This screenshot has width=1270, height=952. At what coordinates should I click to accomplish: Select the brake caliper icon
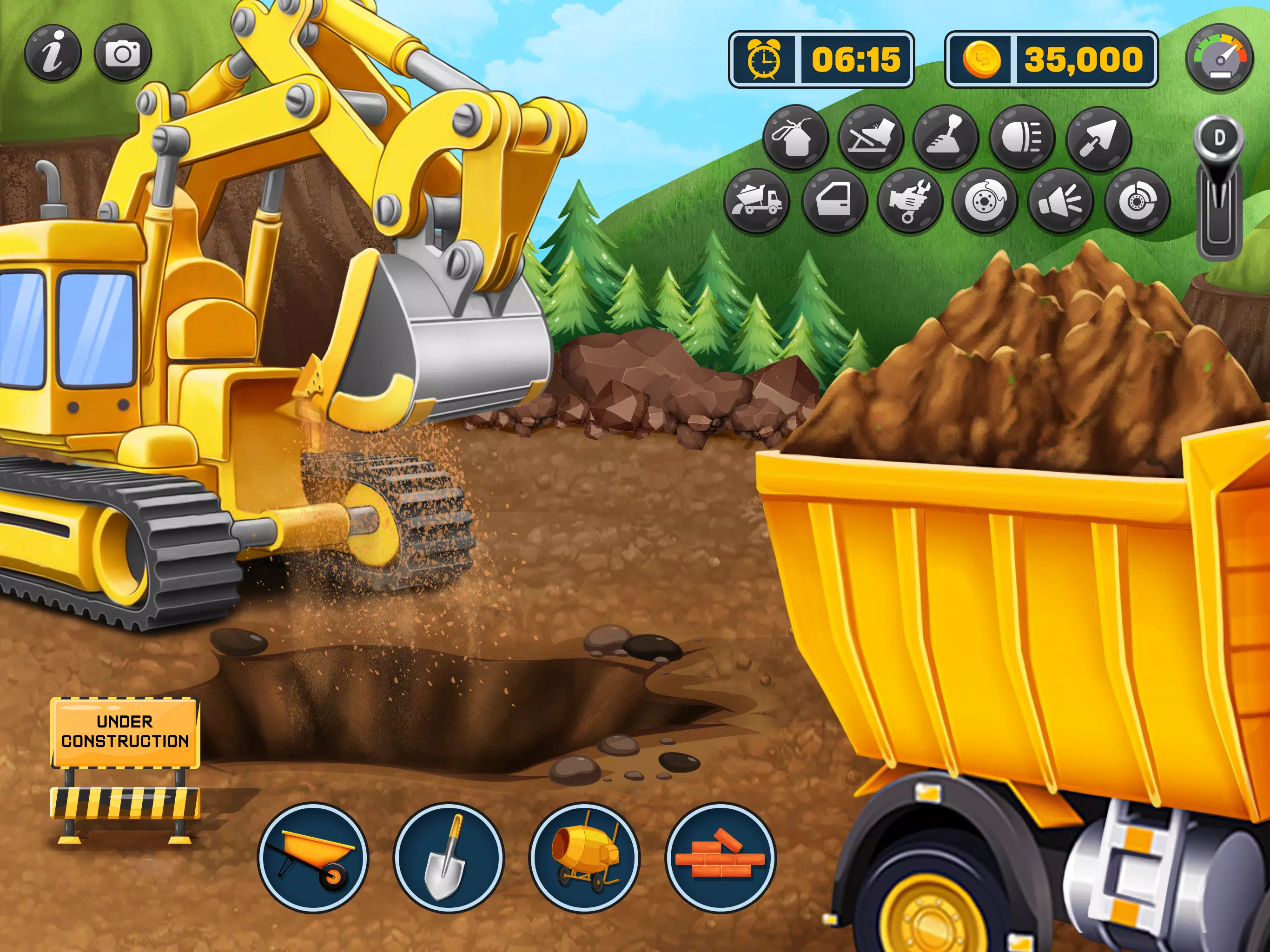click(x=1138, y=201)
